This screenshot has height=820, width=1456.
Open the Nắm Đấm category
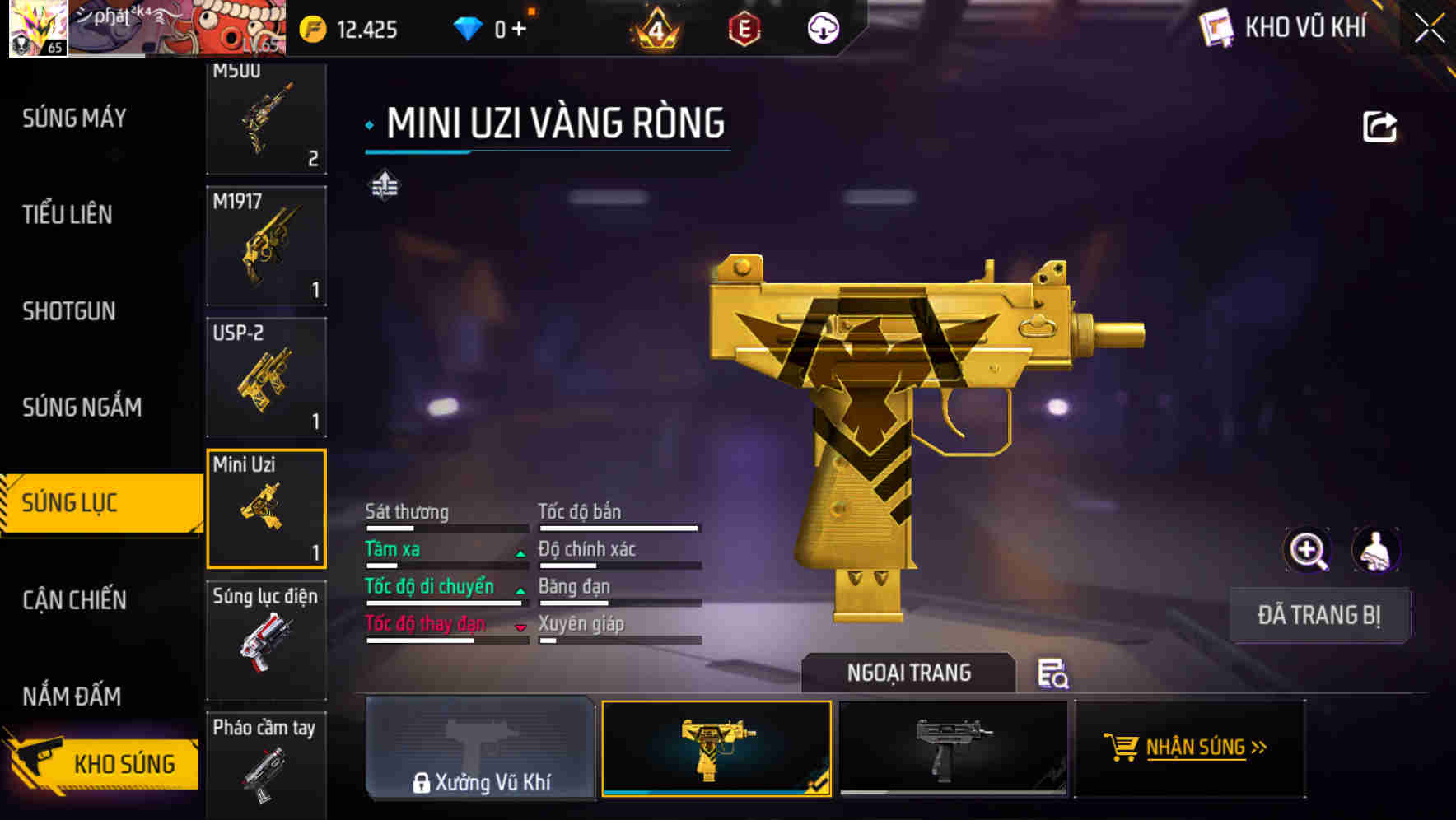pyautogui.click(x=72, y=697)
